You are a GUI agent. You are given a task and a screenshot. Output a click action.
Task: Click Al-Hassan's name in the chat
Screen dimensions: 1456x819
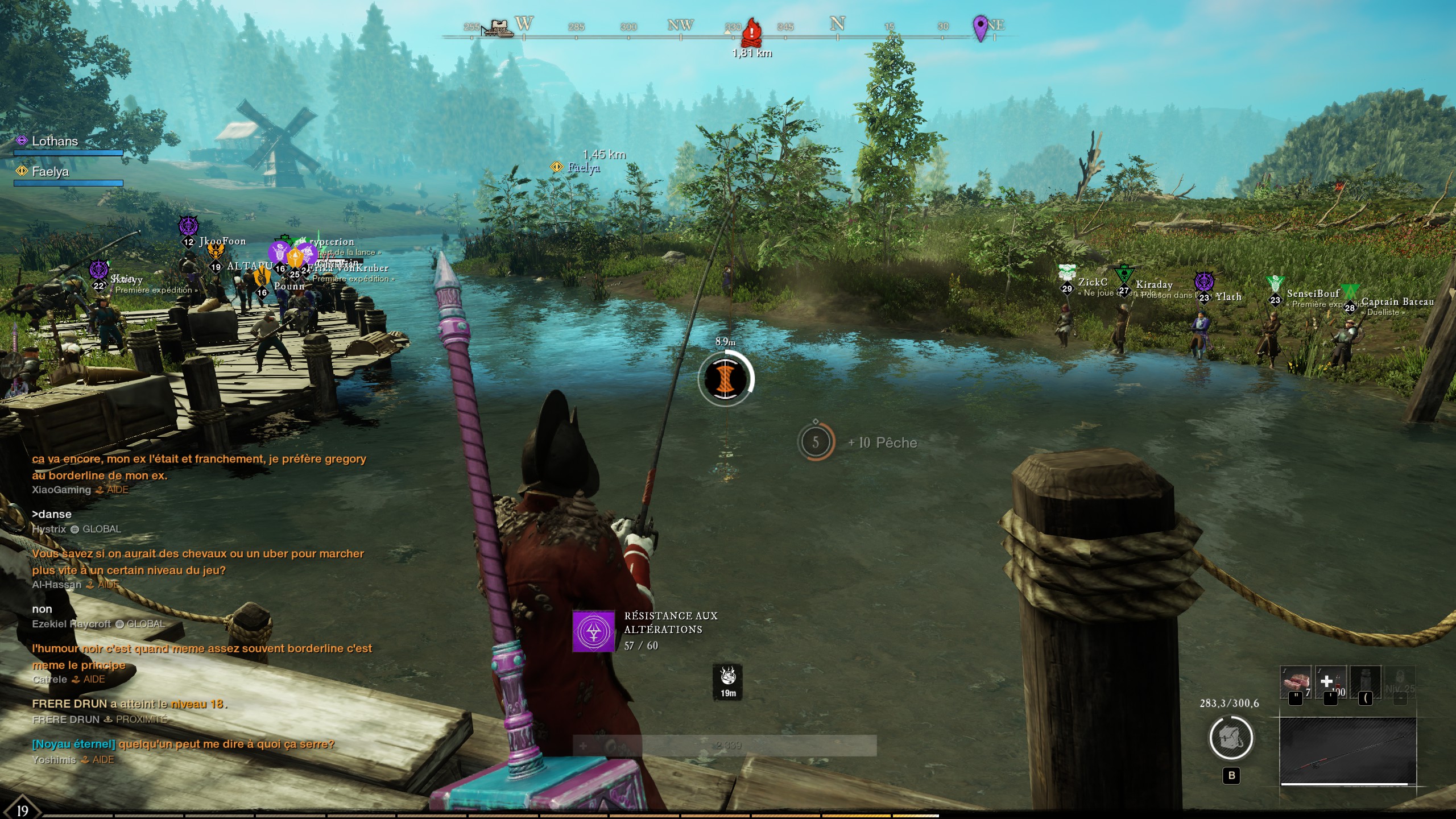pos(57,584)
